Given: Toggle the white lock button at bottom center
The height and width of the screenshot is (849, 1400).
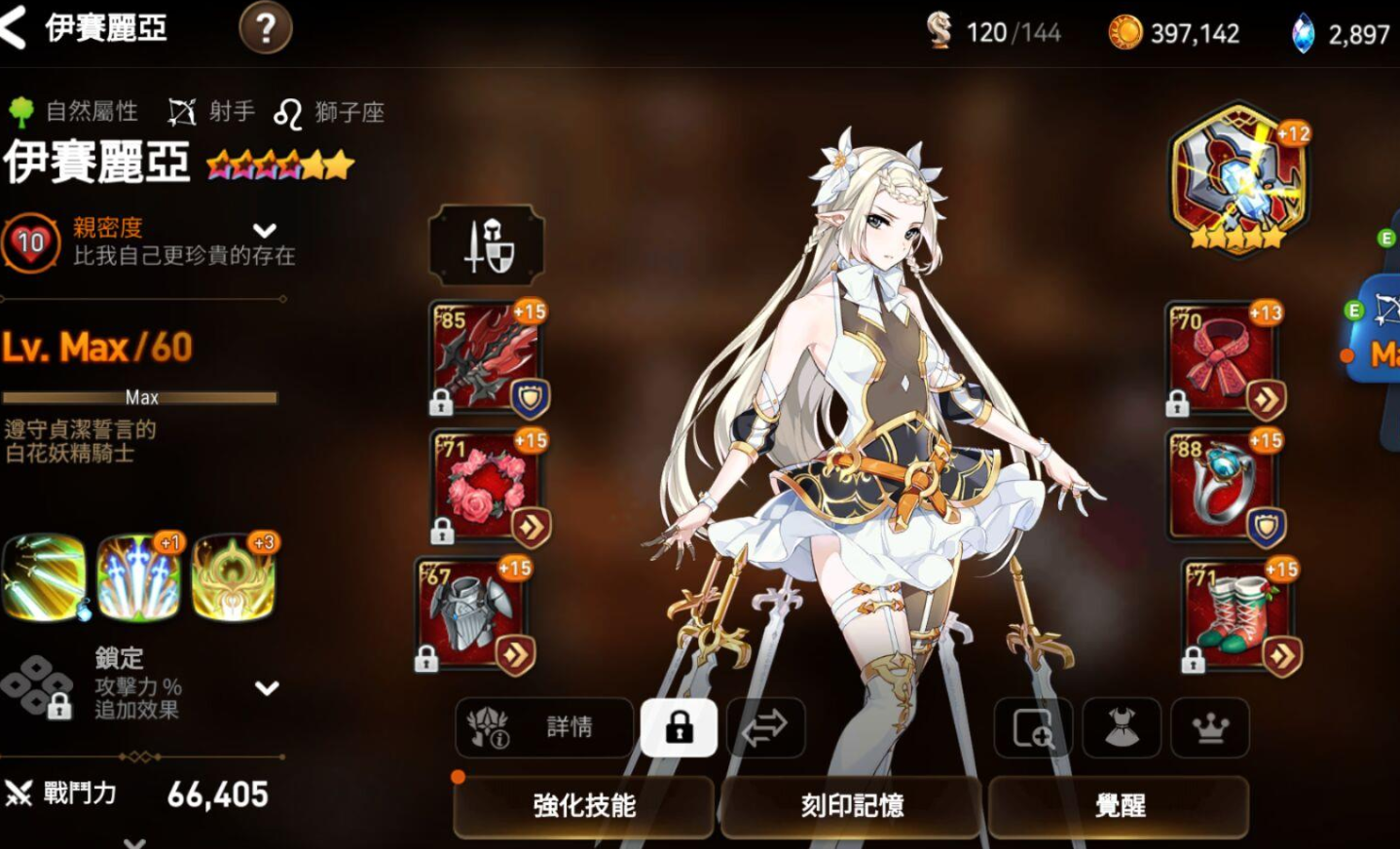Looking at the screenshot, I should [680, 727].
